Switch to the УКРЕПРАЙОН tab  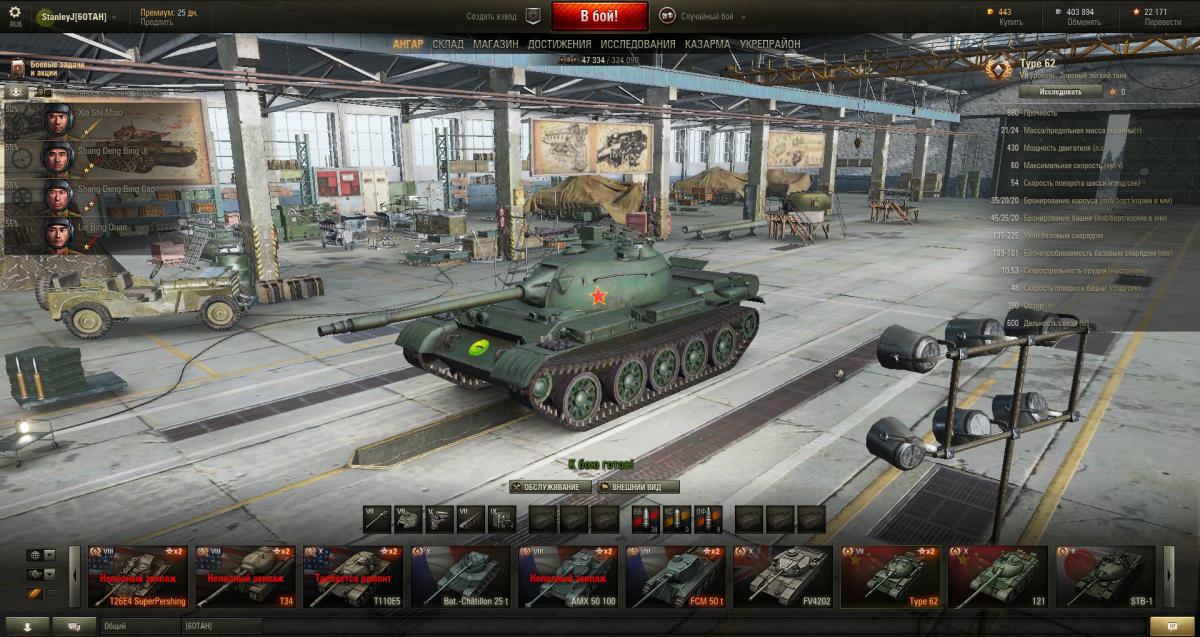pyautogui.click(x=770, y=45)
